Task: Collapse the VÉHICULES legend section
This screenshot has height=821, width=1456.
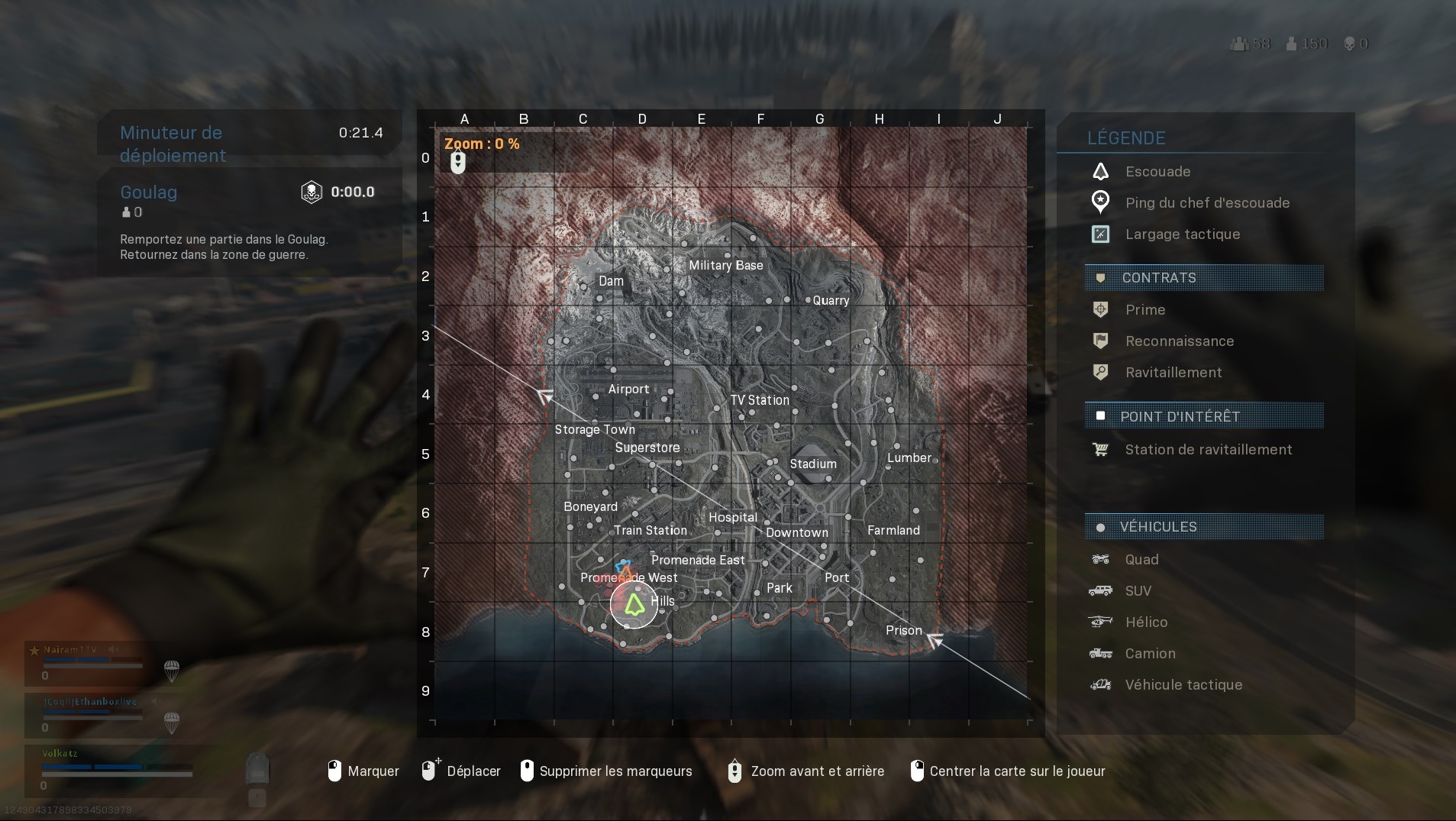Action: pyautogui.click(x=1157, y=526)
